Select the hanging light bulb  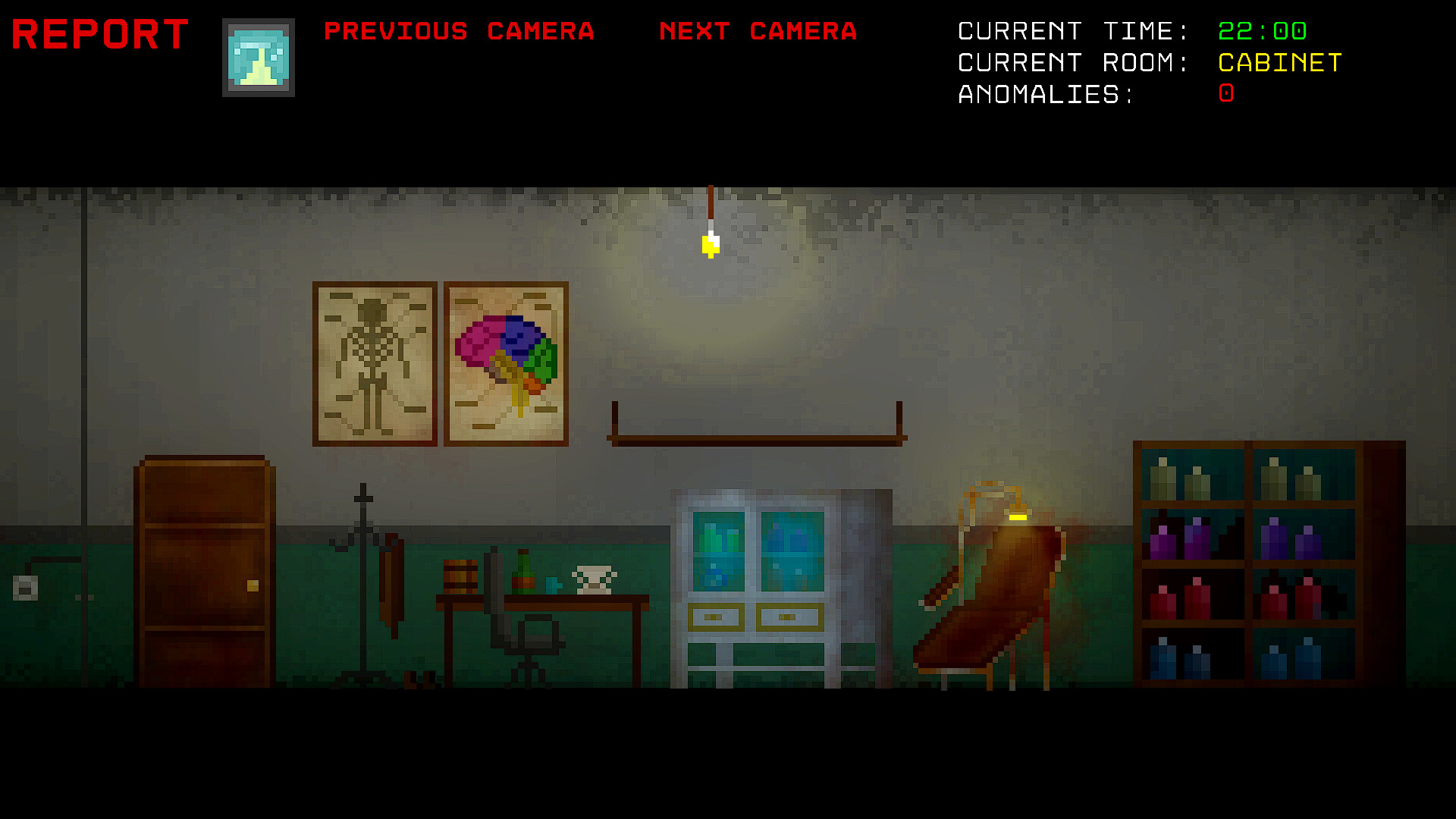coord(710,243)
